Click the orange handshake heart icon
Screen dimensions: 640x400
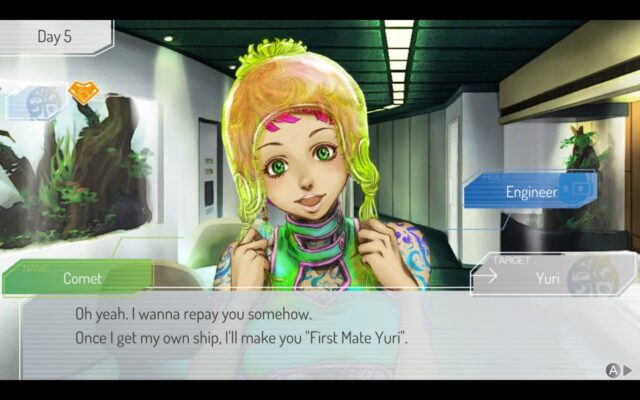(83, 93)
